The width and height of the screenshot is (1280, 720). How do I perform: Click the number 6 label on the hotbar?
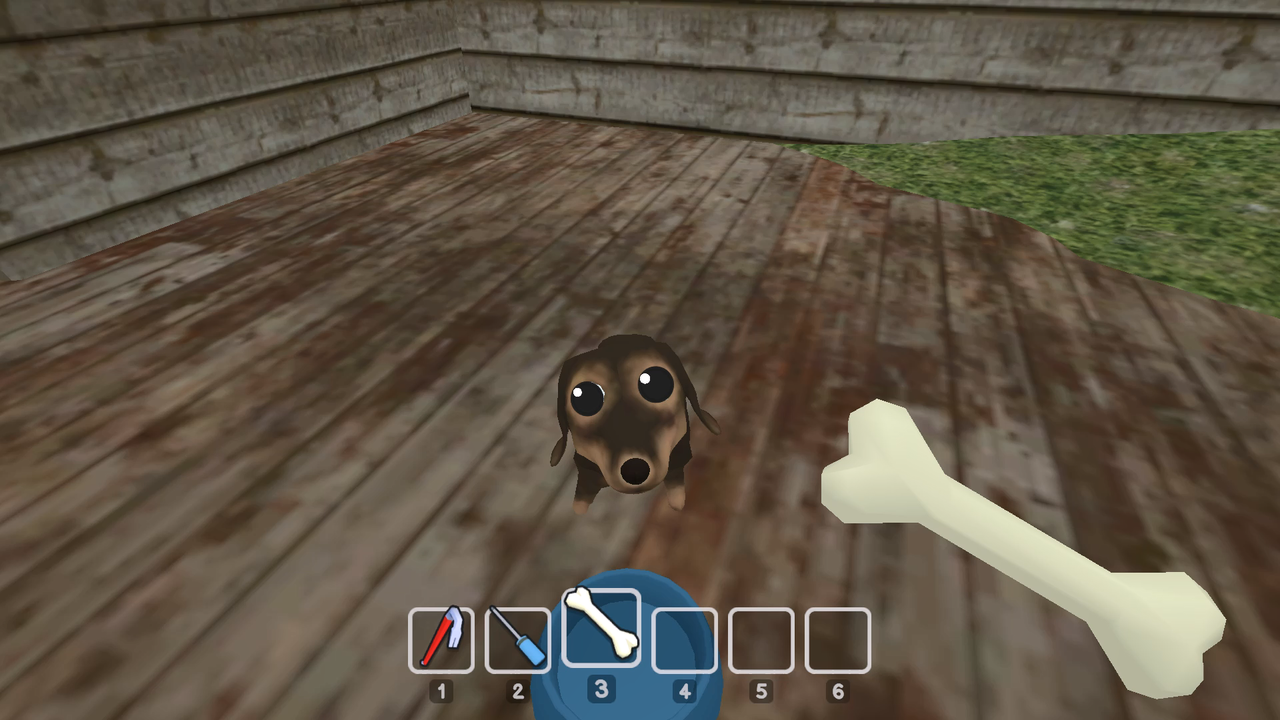coord(837,691)
